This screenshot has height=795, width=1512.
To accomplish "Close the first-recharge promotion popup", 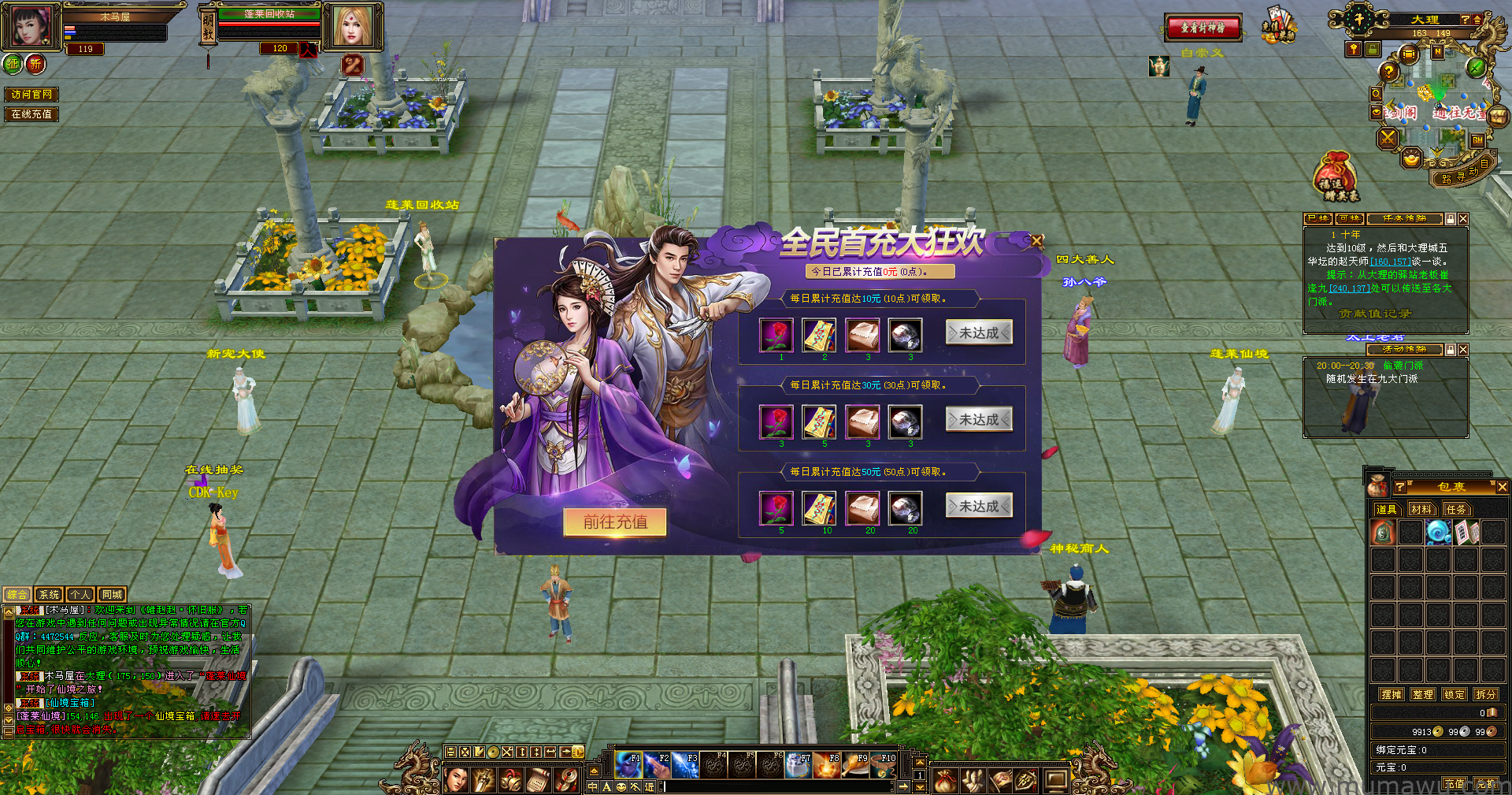I will 1037,241.
